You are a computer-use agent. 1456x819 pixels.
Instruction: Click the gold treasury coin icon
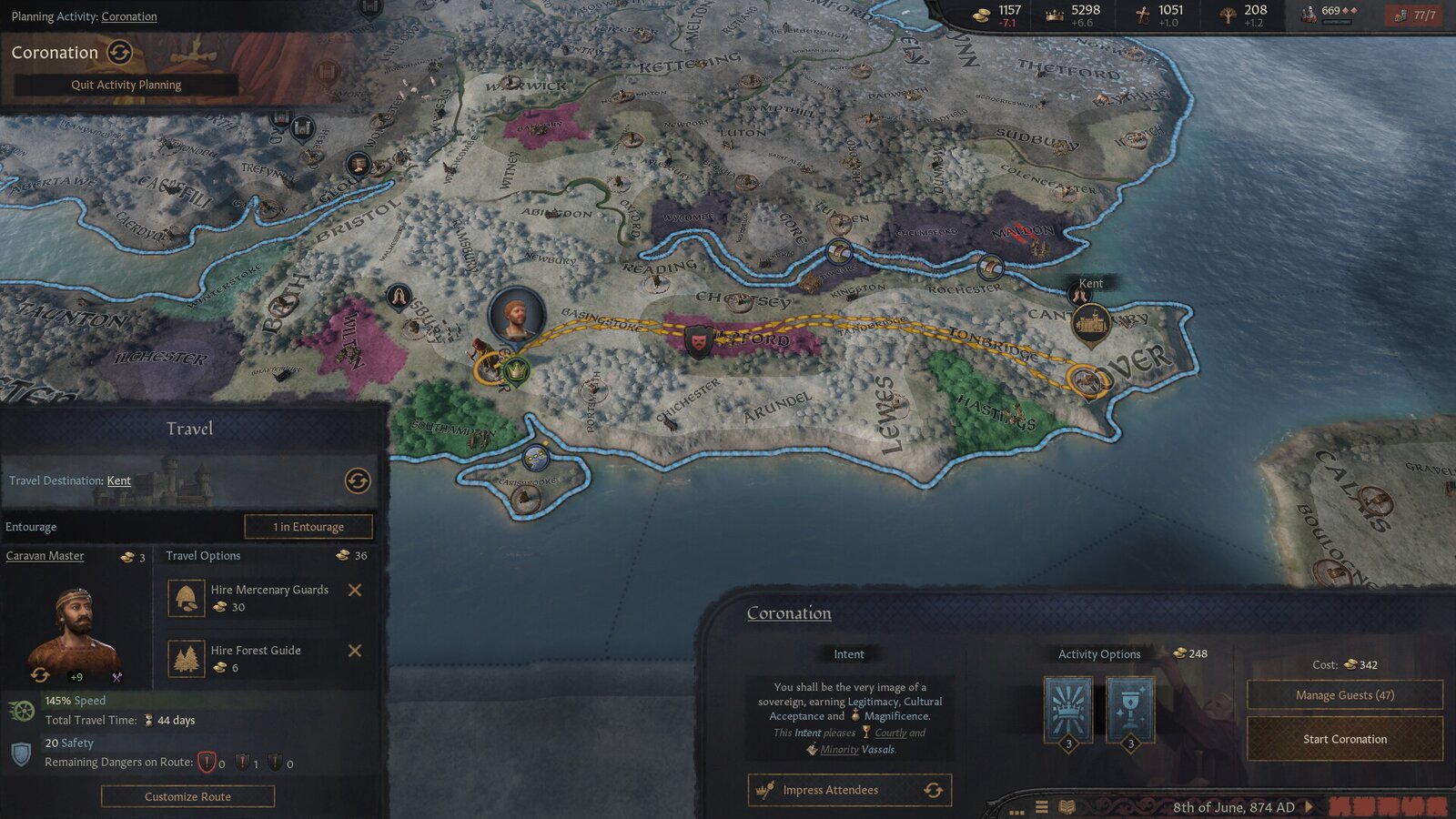tap(981, 15)
